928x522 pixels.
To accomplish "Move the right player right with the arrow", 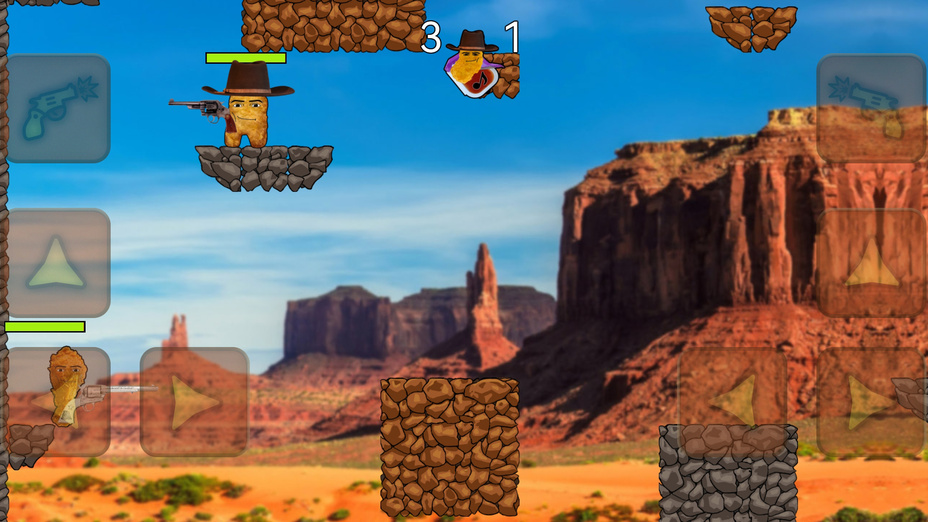I will click(870, 402).
